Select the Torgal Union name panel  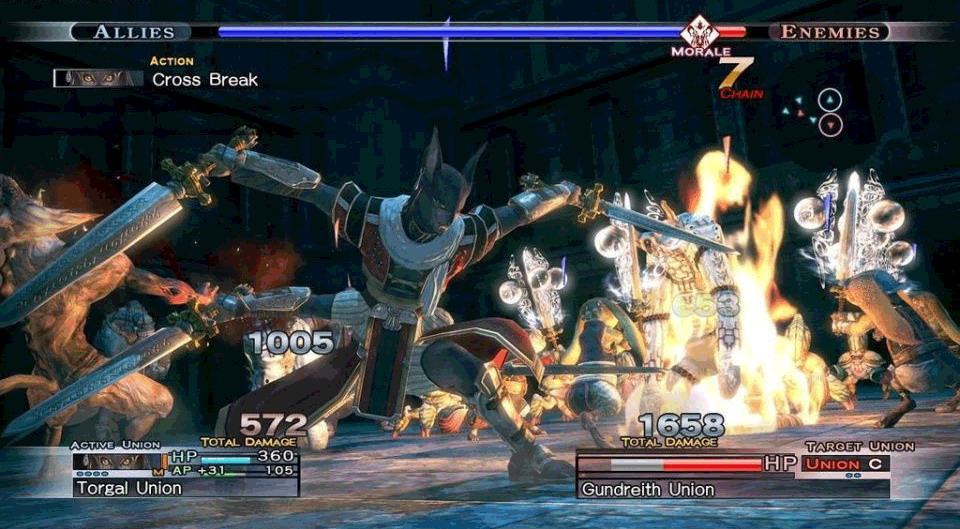coord(185,488)
